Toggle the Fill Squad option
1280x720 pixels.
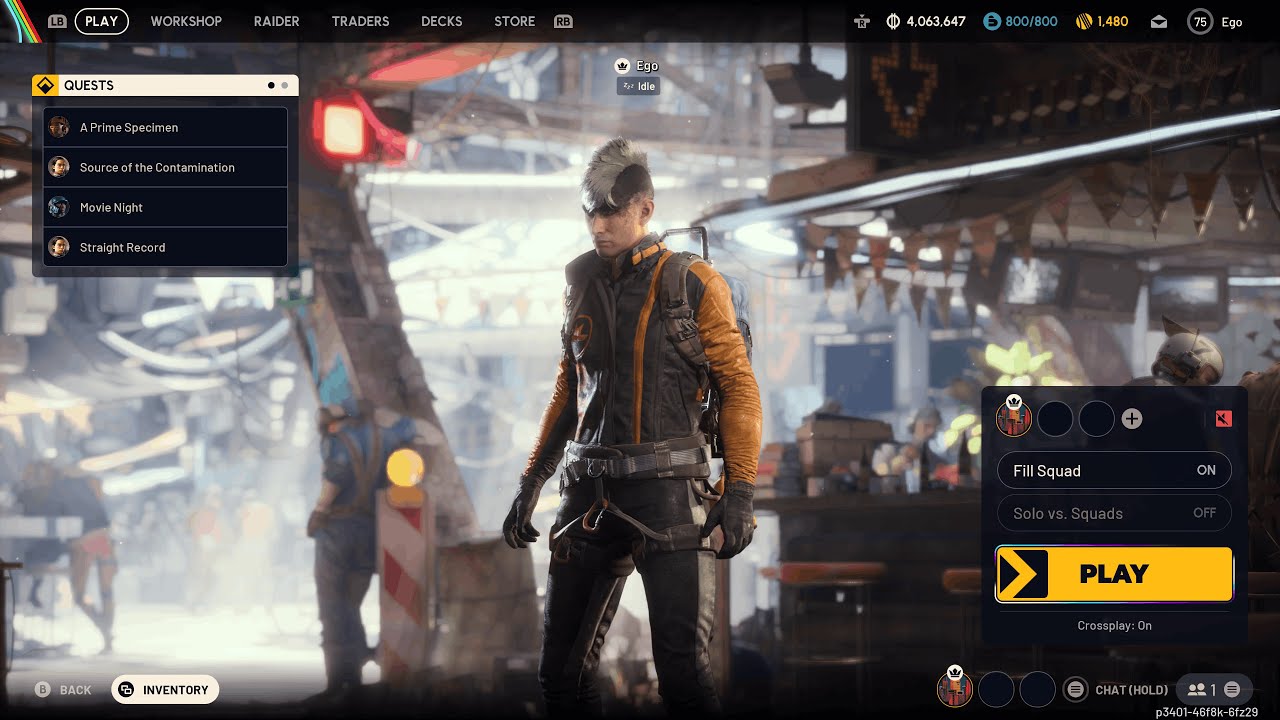tap(1114, 471)
